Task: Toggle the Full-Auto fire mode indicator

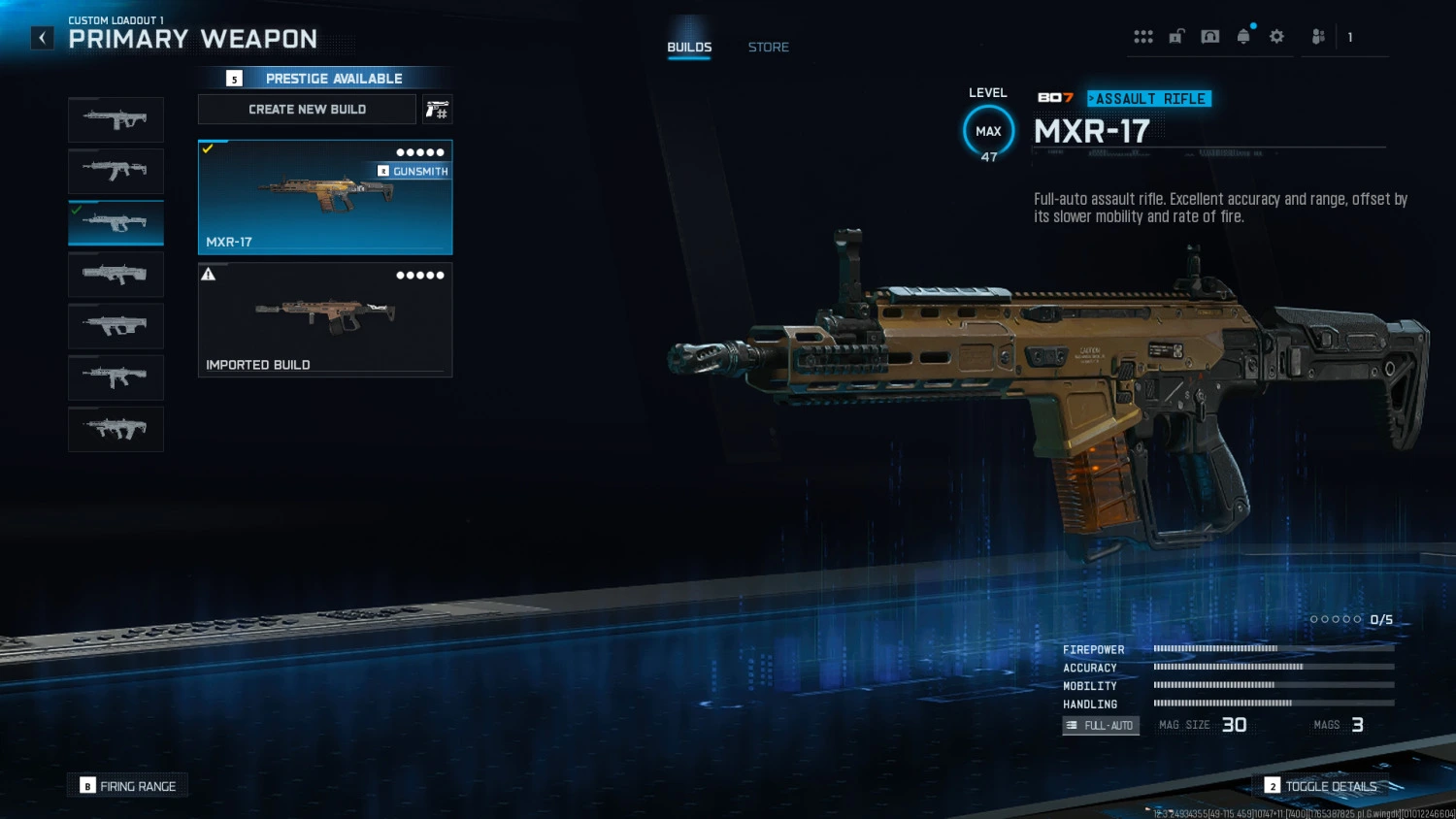Action: pos(1100,725)
